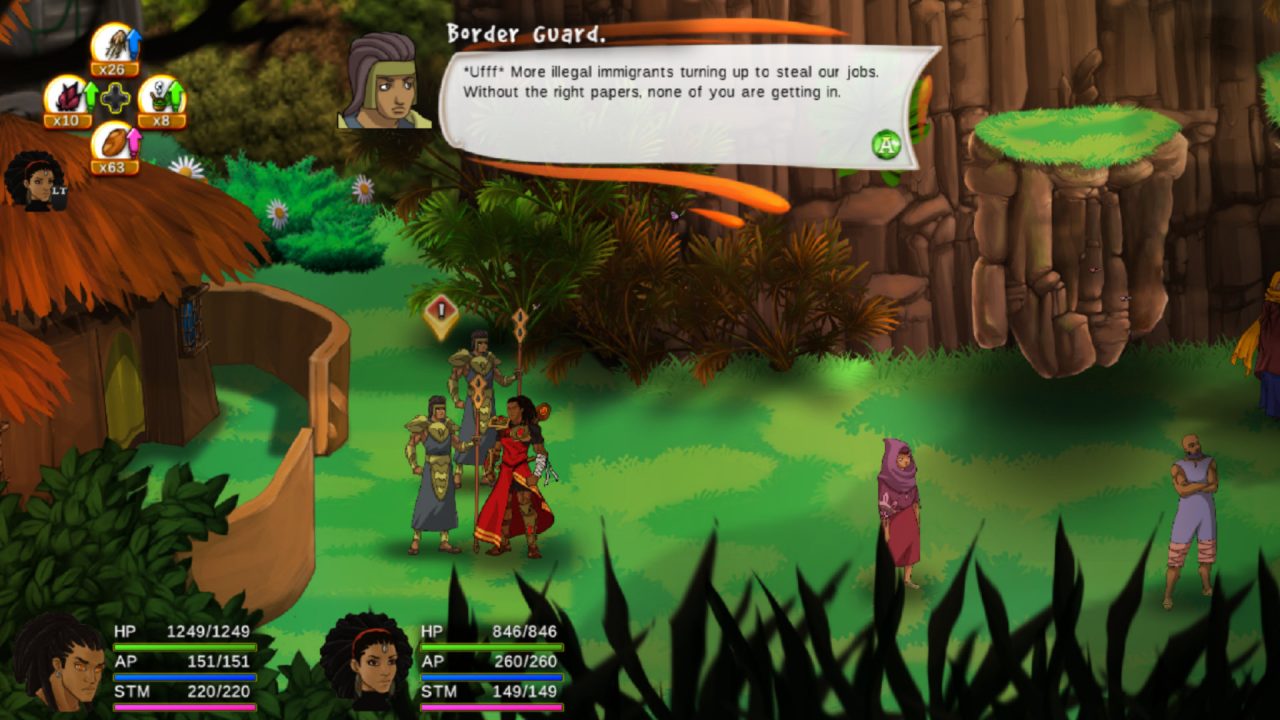Select the red crystal item slot
Image resolution: width=1280 pixels, height=720 pixels.
(66, 97)
